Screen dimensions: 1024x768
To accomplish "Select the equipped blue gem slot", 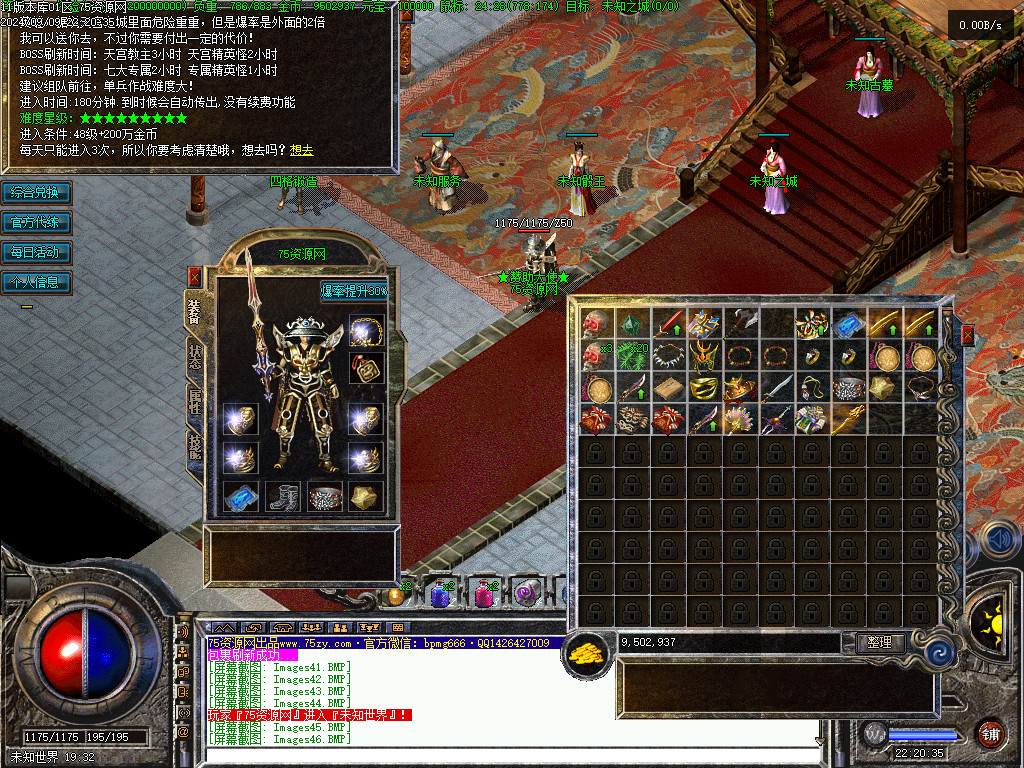I will (x=241, y=496).
